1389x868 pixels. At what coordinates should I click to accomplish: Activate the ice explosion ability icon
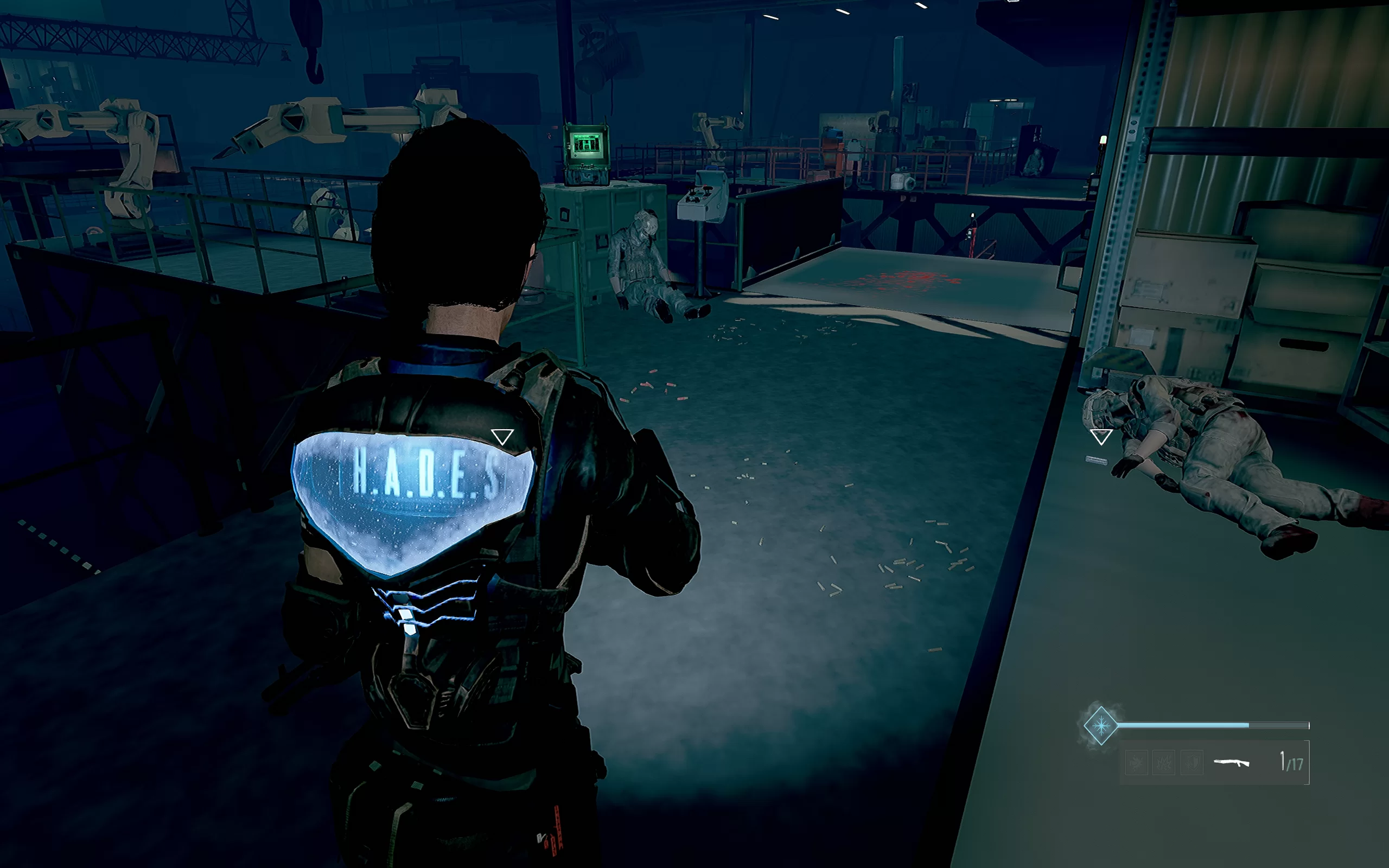(1164, 763)
